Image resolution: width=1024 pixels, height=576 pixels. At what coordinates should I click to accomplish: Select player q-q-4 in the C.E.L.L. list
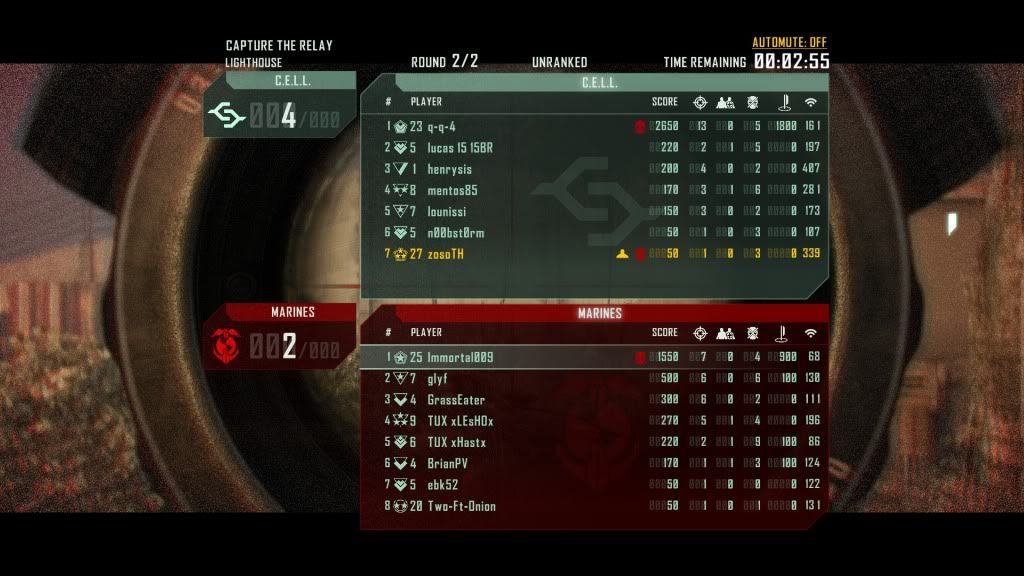click(x=441, y=126)
